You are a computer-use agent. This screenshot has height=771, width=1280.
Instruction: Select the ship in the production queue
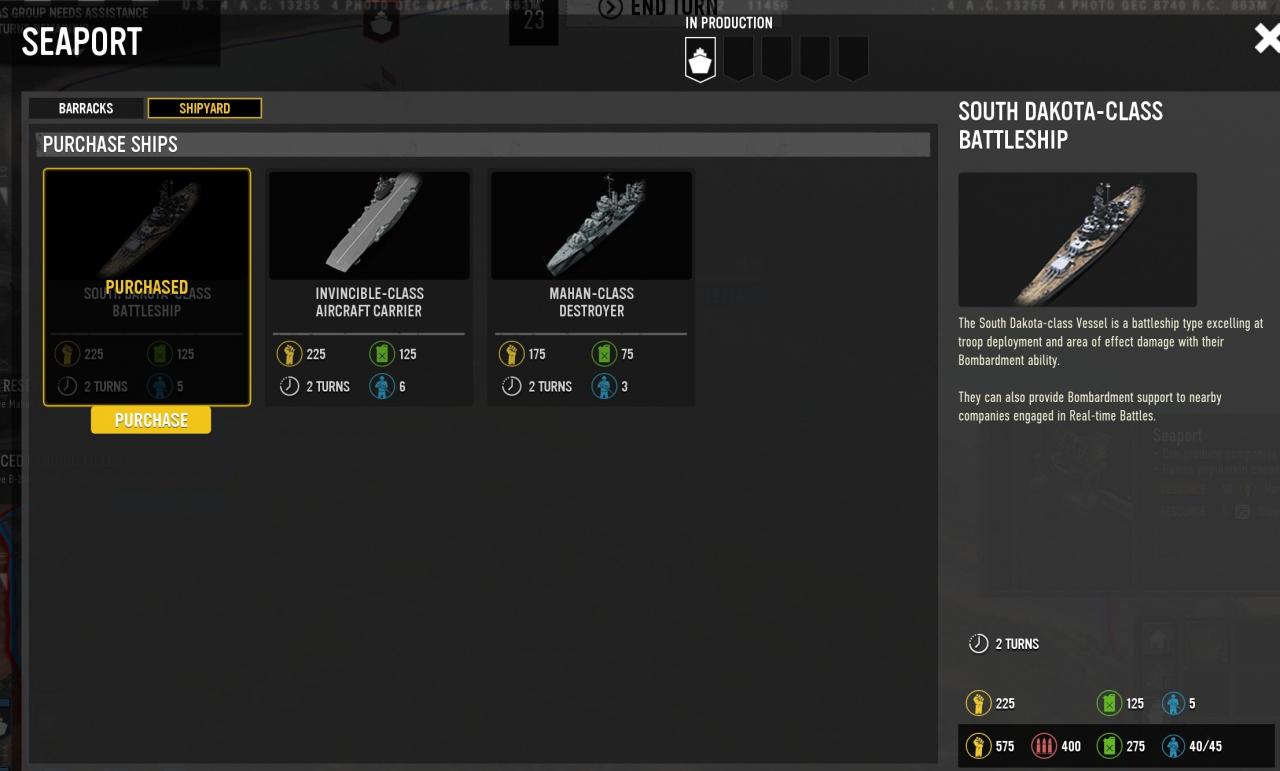pos(700,59)
